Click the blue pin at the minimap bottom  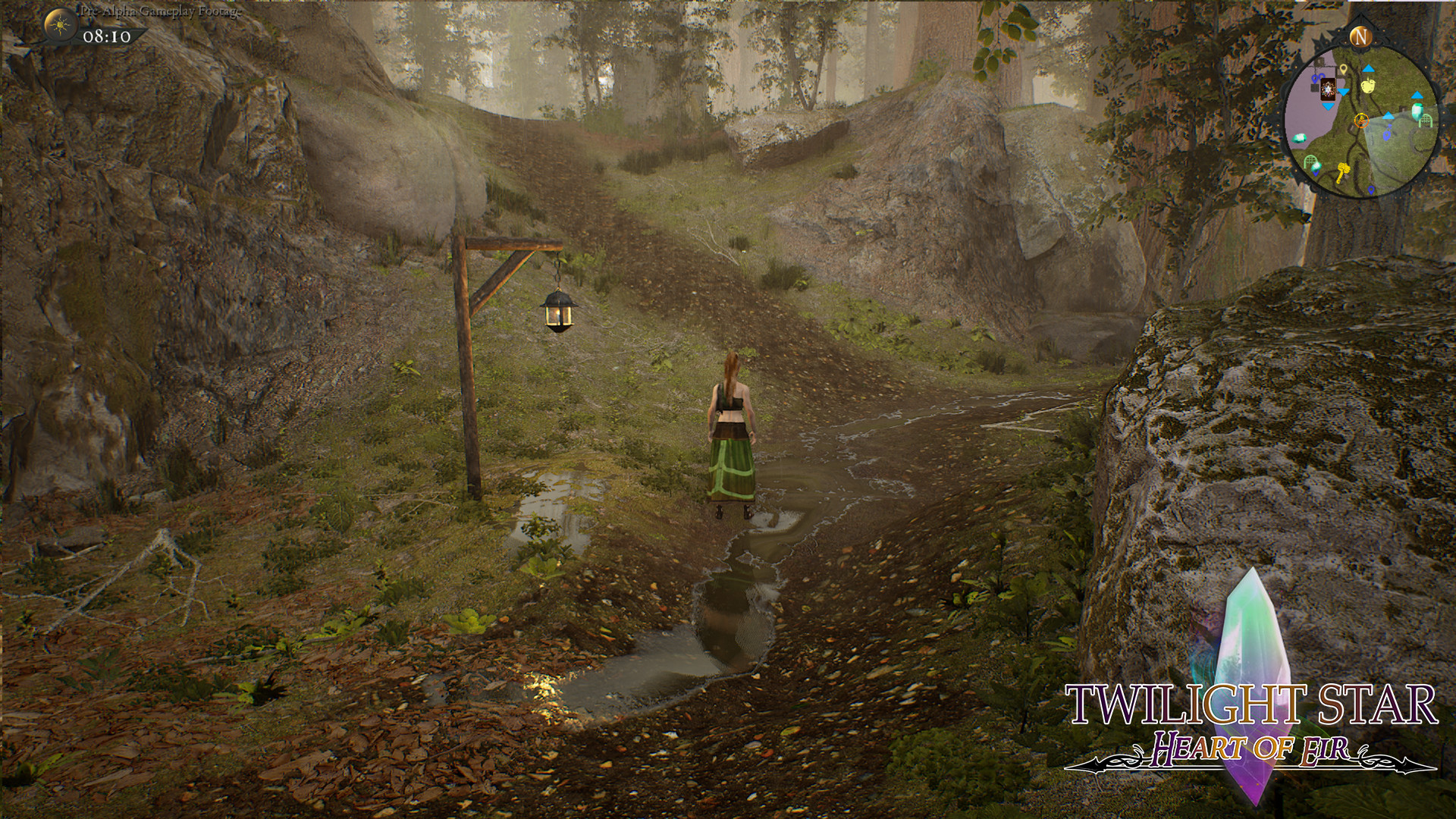[x=1371, y=190]
